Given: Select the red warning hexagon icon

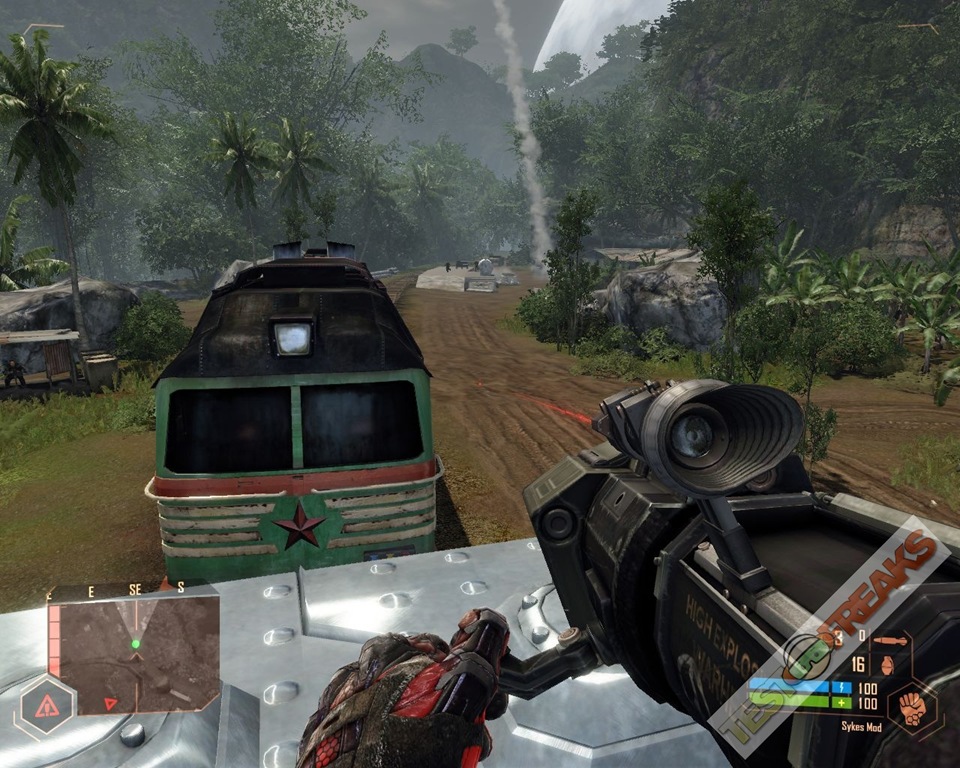Looking at the screenshot, I should [46, 707].
